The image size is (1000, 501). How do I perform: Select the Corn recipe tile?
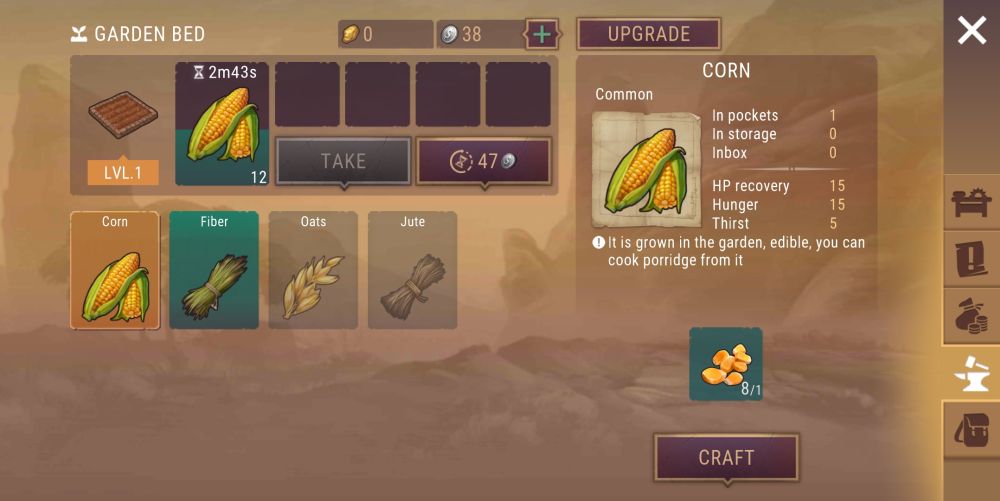coord(115,270)
